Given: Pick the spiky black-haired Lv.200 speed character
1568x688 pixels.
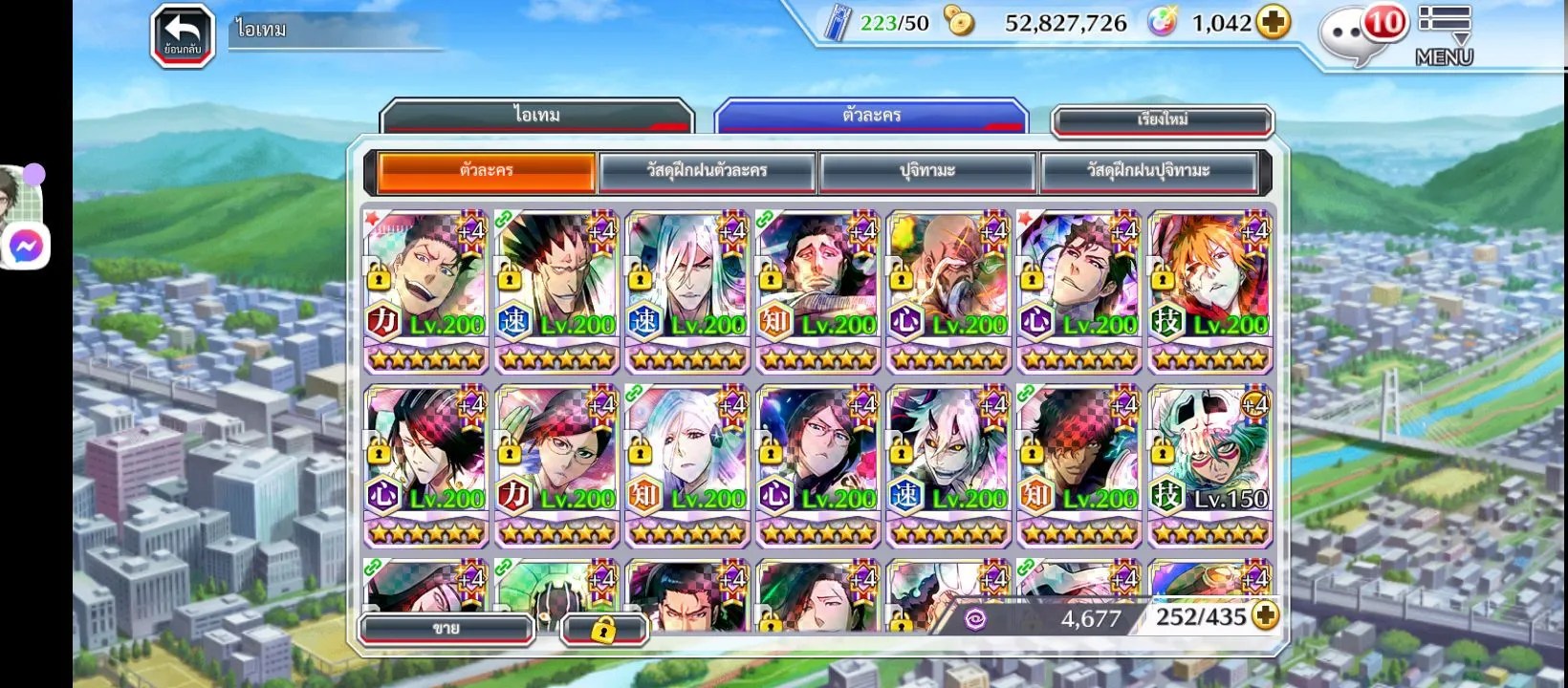Looking at the screenshot, I should [556, 290].
